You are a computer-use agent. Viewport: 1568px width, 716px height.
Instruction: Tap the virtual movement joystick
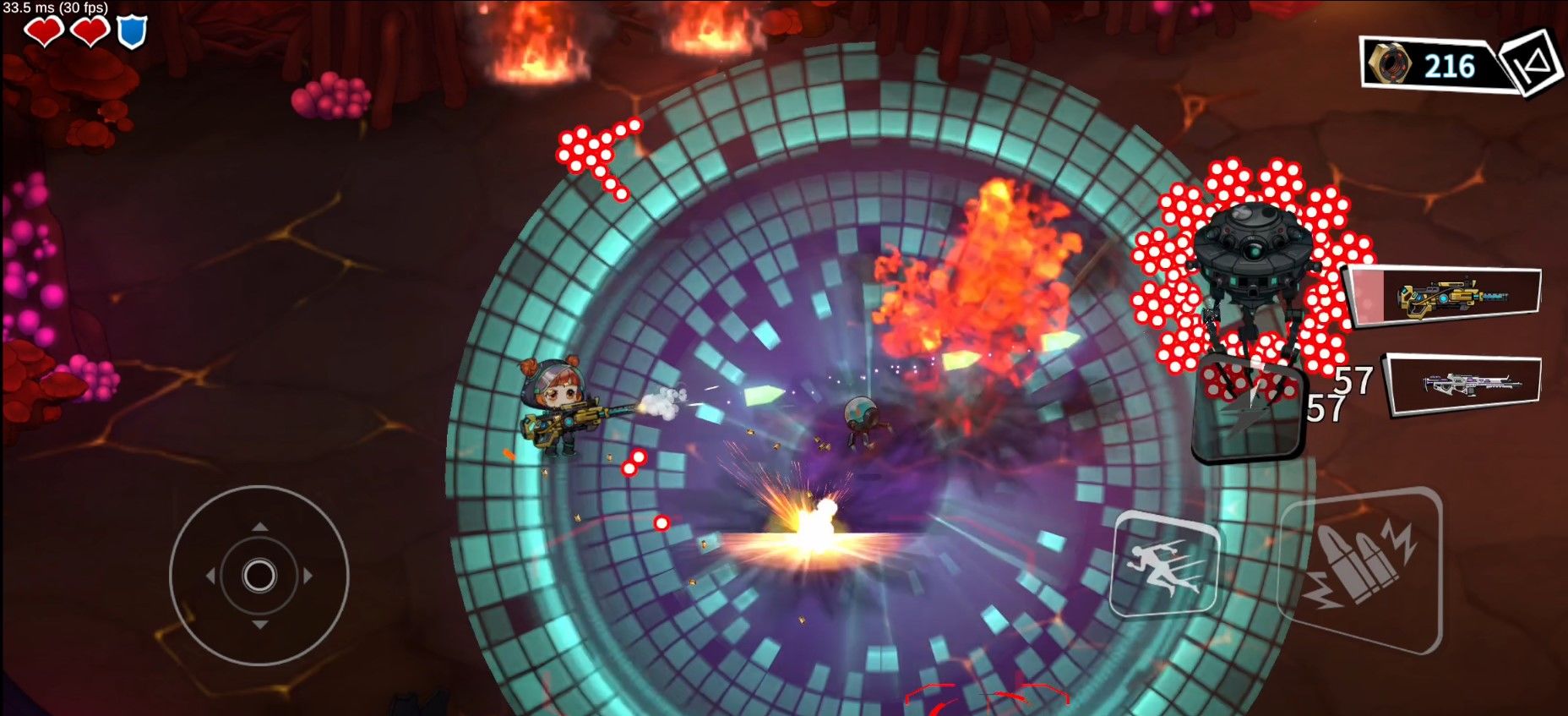coord(259,576)
